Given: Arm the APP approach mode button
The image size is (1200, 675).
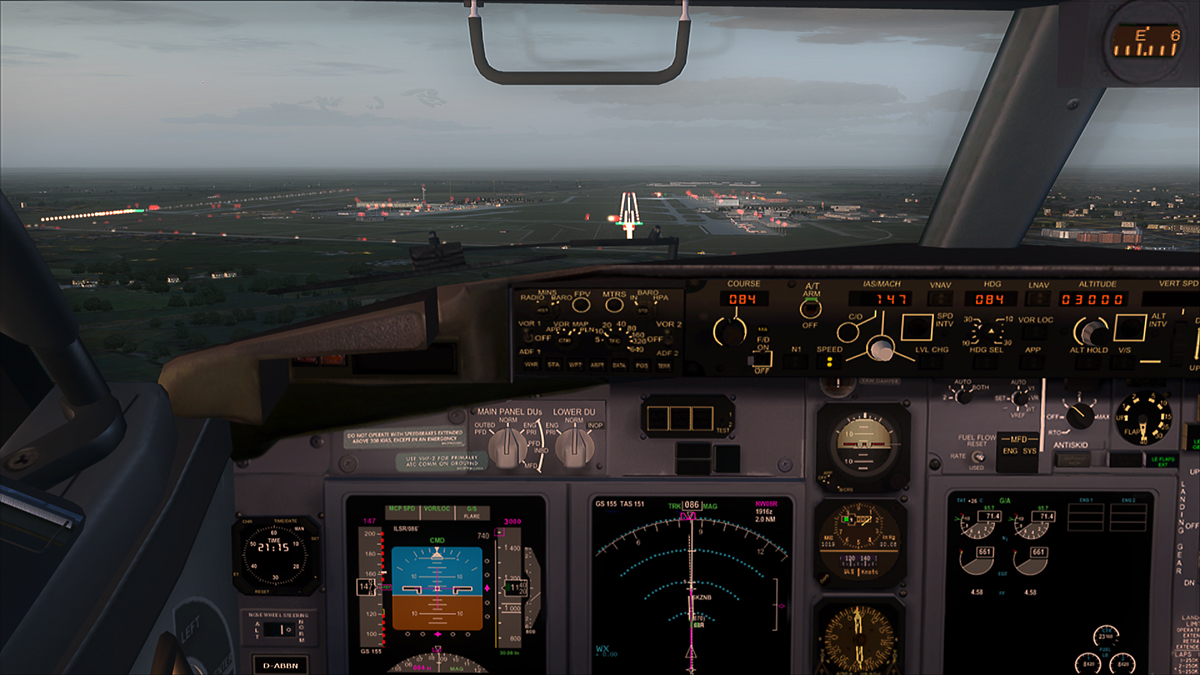Looking at the screenshot, I should point(1034,362).
